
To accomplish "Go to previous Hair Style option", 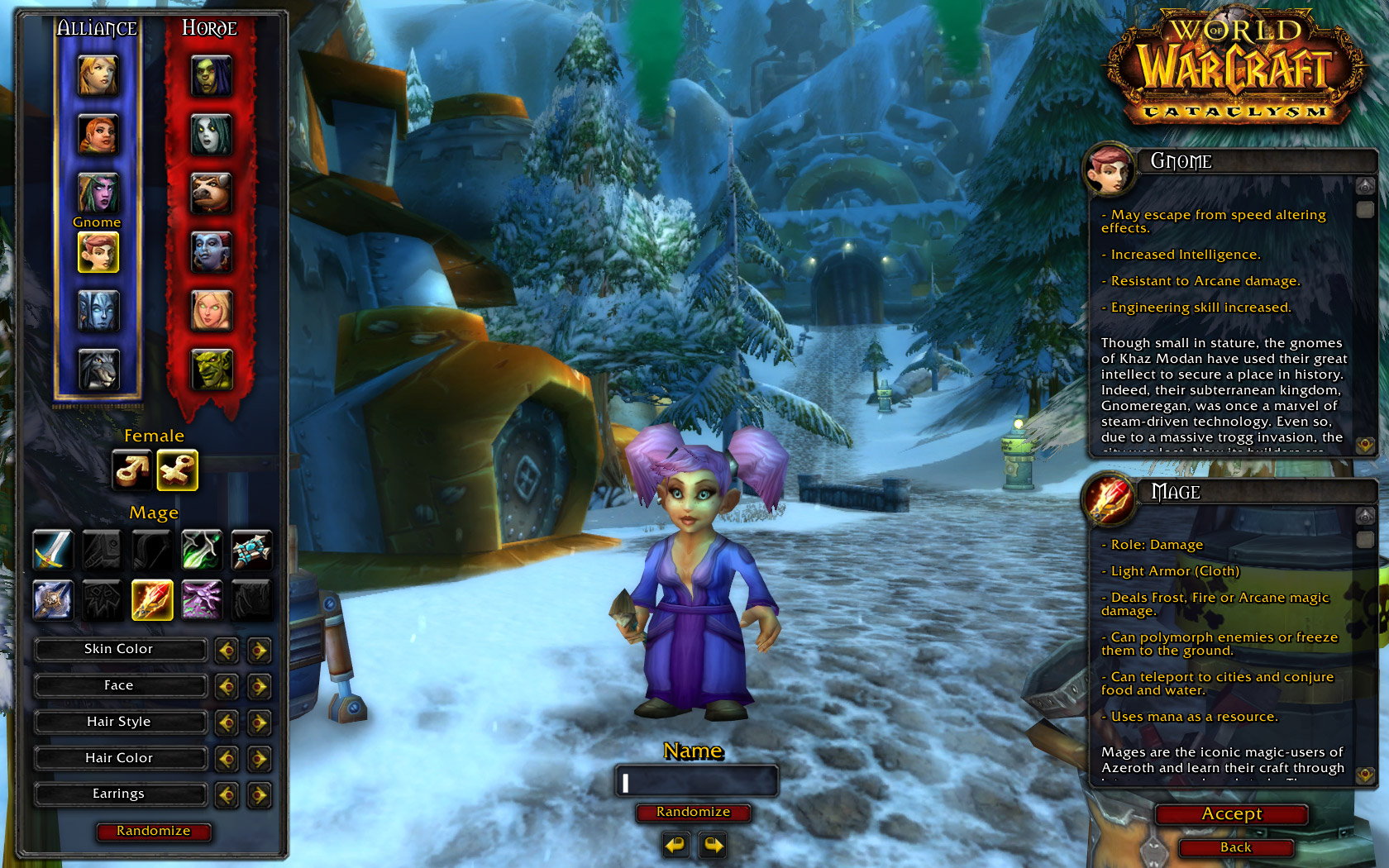I will point(227,723).
